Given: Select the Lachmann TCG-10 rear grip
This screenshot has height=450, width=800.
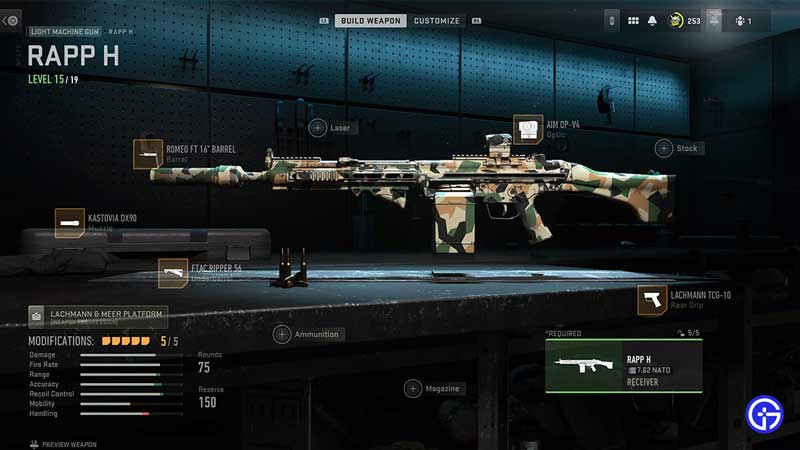Looking at the screenshot, I should click(652, 300).
